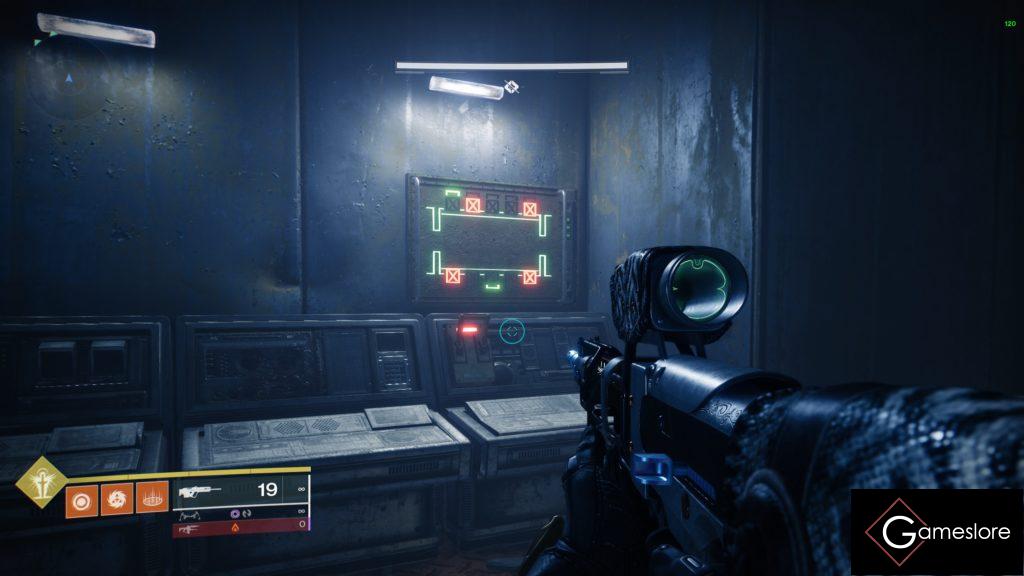Use the spiked ring class ability
Screen dimensions: 1024x576
point(151,499)
